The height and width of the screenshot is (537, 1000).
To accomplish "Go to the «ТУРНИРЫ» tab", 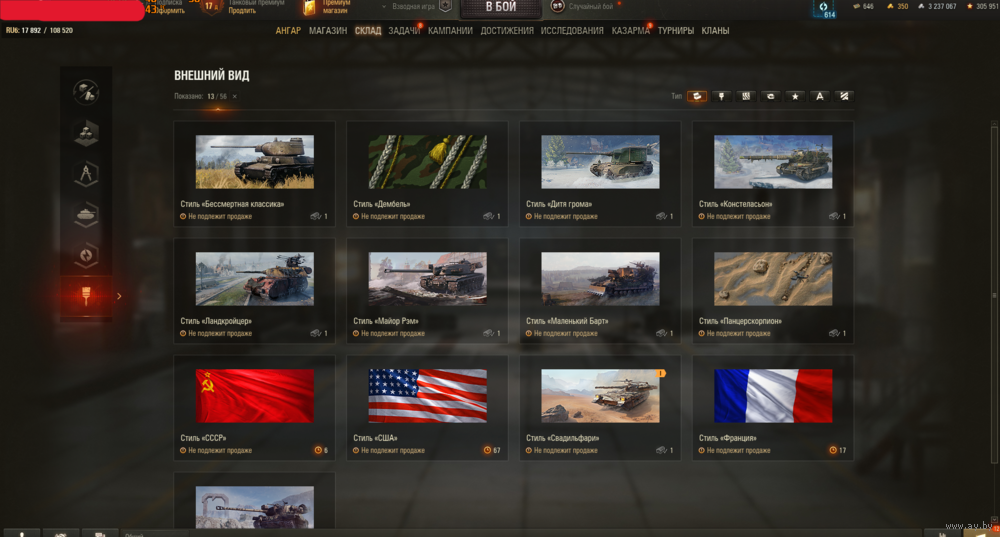I will click(x=676, y=31).
